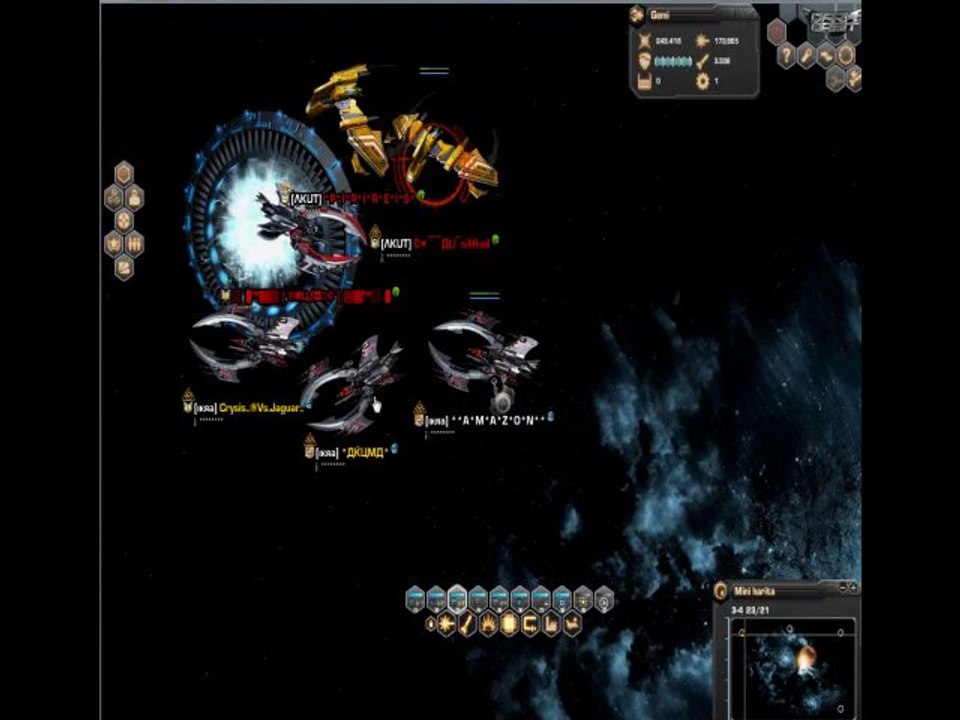
Task: Select the factory-shaped category icon
Action: click(551, 625)
